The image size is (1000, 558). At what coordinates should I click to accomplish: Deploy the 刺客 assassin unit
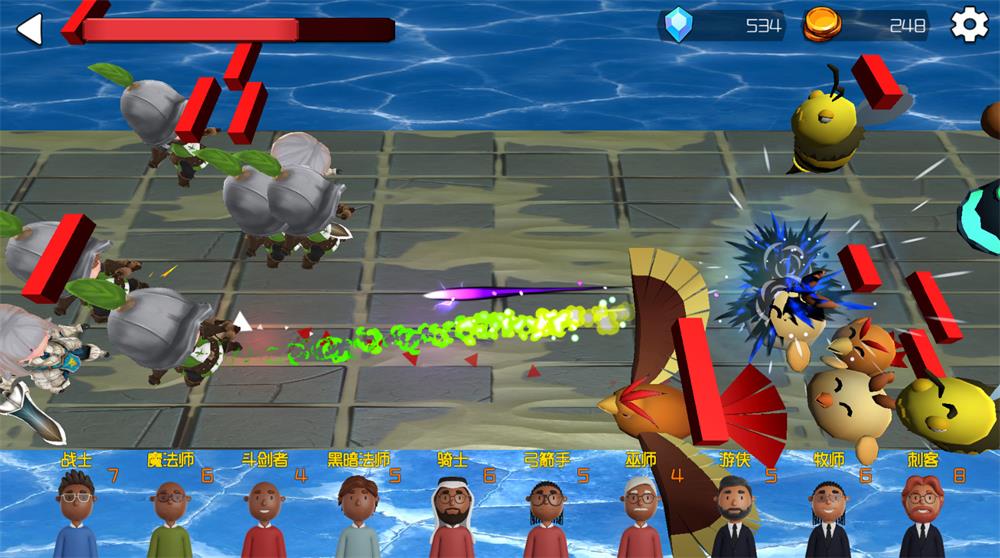(x=922, y=510)
